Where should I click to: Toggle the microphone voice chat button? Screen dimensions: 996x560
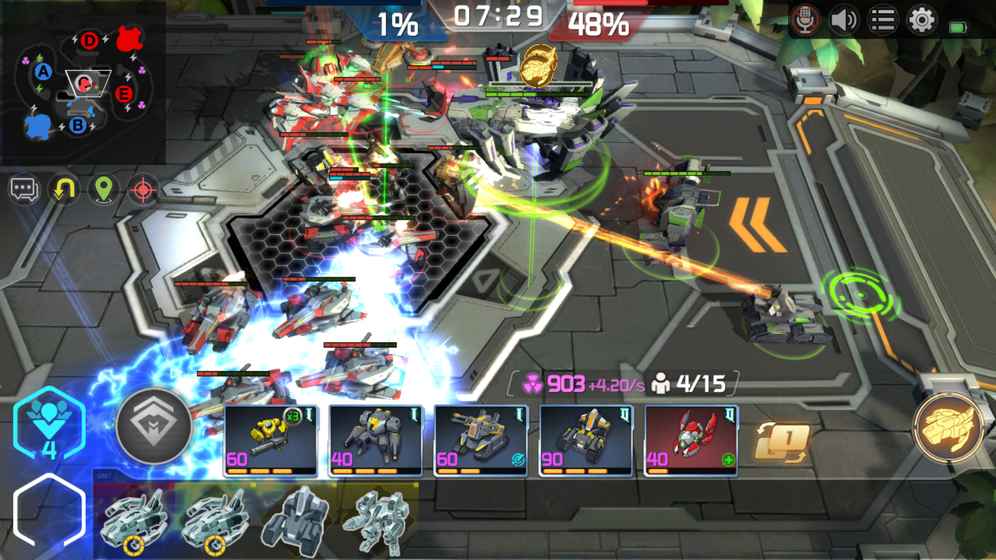pyautogui.click(x=805, y=19)
